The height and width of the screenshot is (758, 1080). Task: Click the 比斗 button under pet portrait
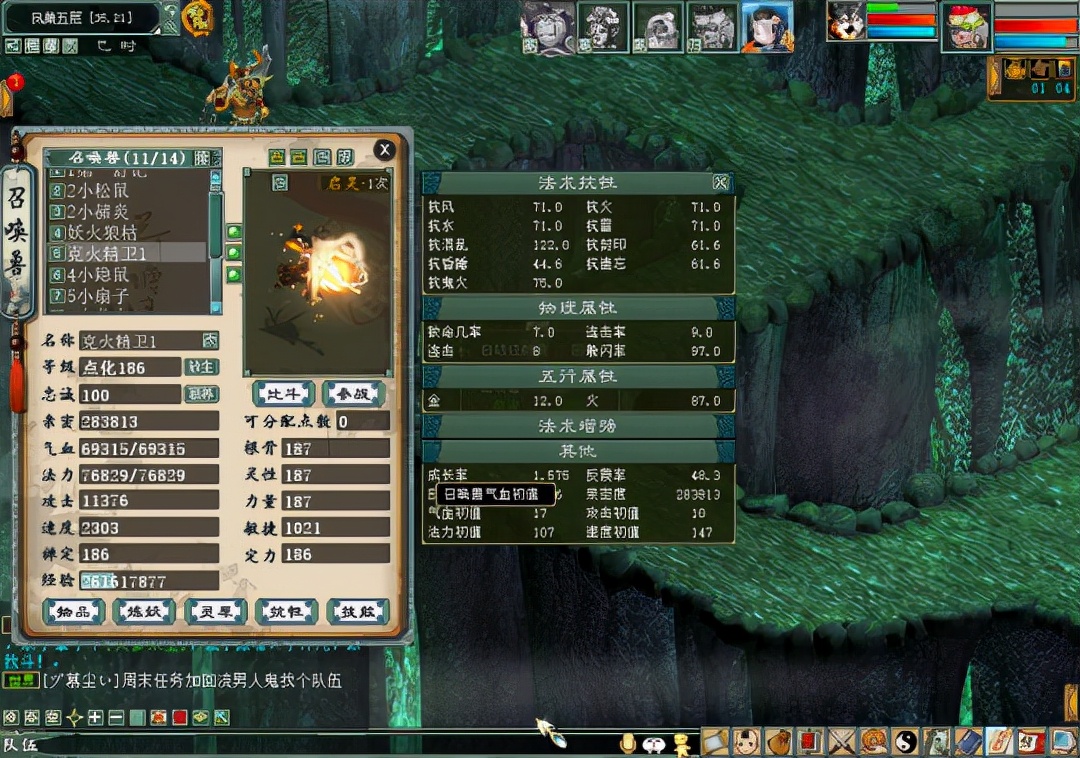click(x=283, y=394)
